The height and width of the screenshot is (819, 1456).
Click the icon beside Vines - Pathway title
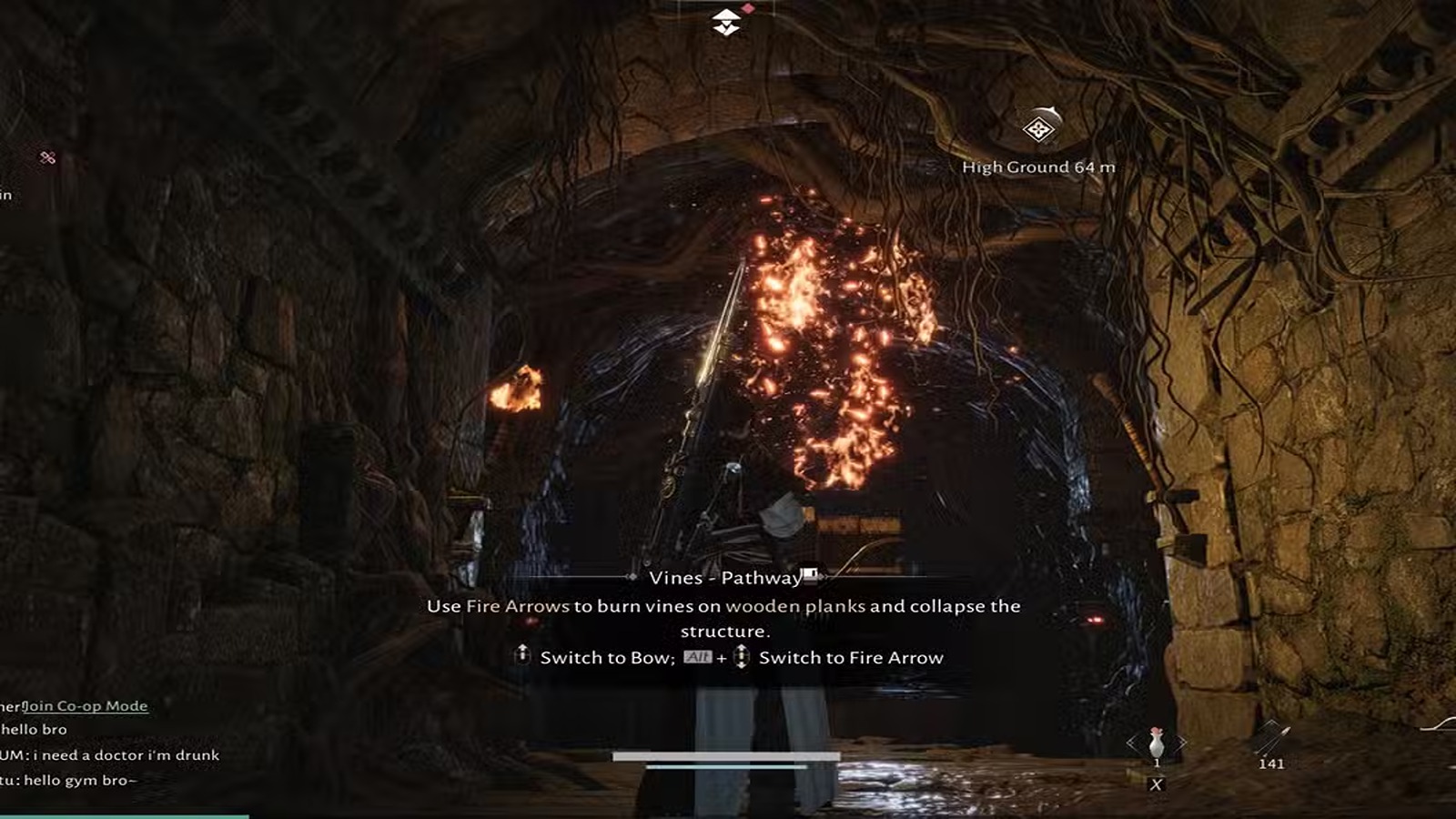(810, 575)
